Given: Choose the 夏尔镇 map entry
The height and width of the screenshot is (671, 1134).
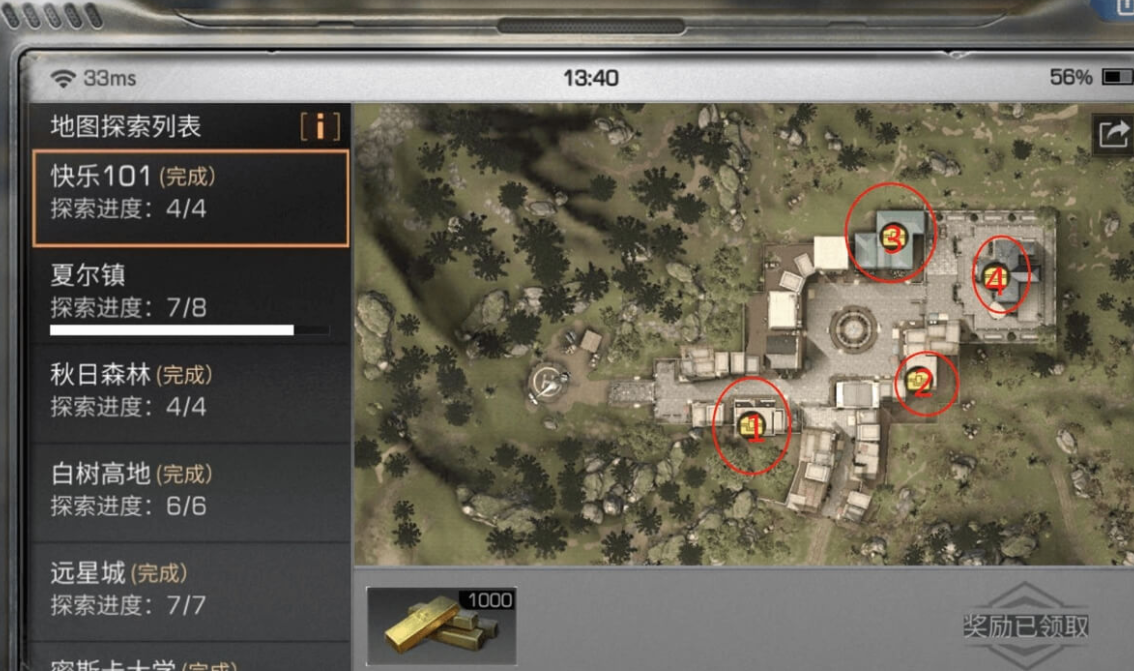Looking at the screenshot, I should pyautogui.click(x=190, y=295).
